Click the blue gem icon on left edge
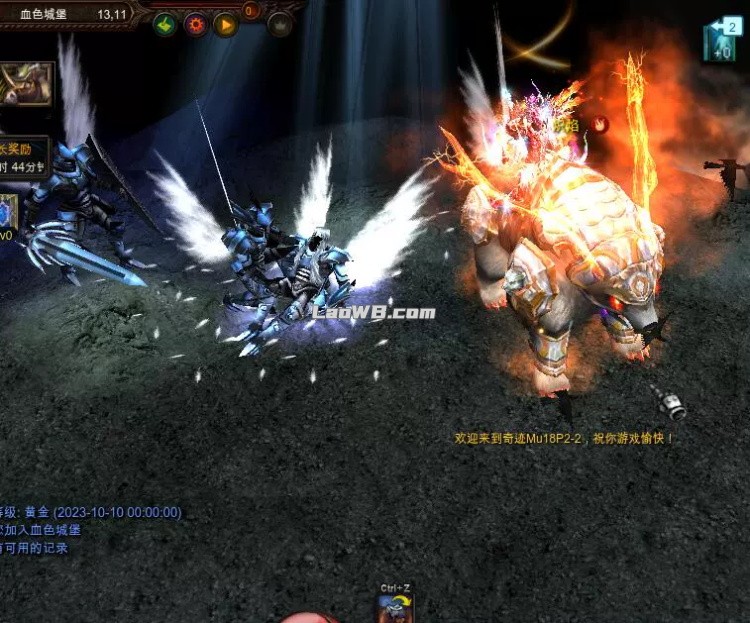This screenshot has height=623, width=750. coord(7,211)
